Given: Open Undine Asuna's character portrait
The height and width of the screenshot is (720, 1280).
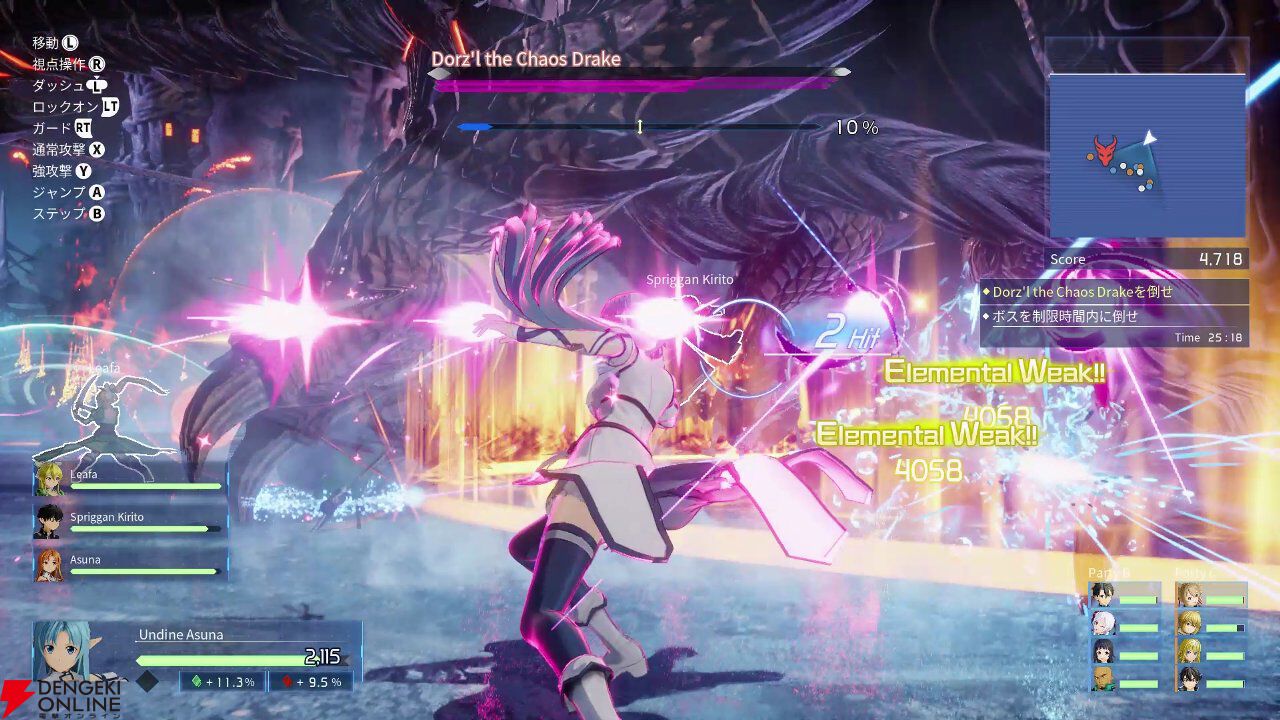Looking at the screenshot, I should coord(70,652).
